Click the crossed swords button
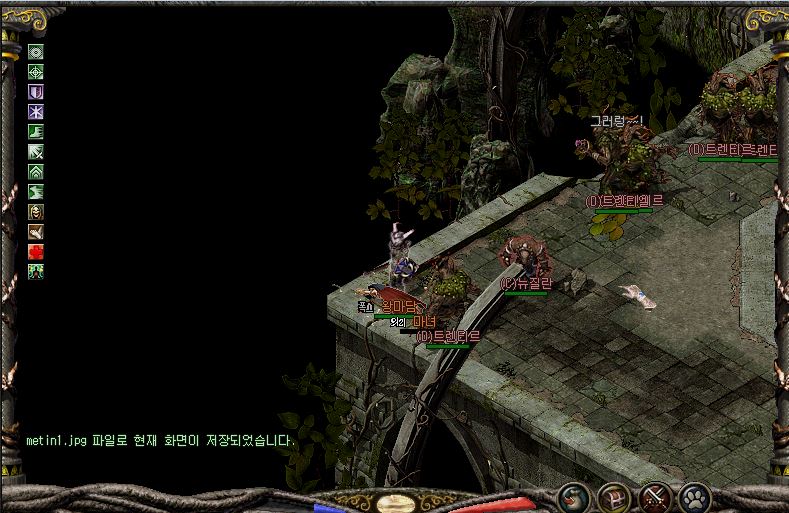This screenshot has height=513, width=789. pyautogui.click(x=654, y=496)
